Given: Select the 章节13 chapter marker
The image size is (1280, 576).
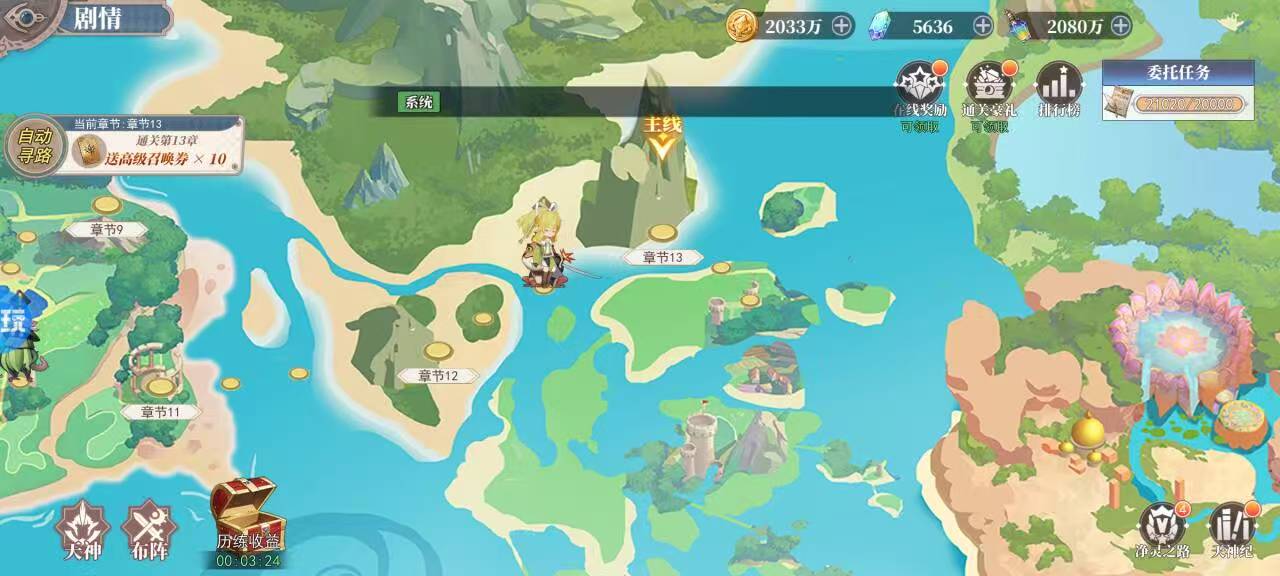Looking at the screenshot, I should click(x=661, y=256).
